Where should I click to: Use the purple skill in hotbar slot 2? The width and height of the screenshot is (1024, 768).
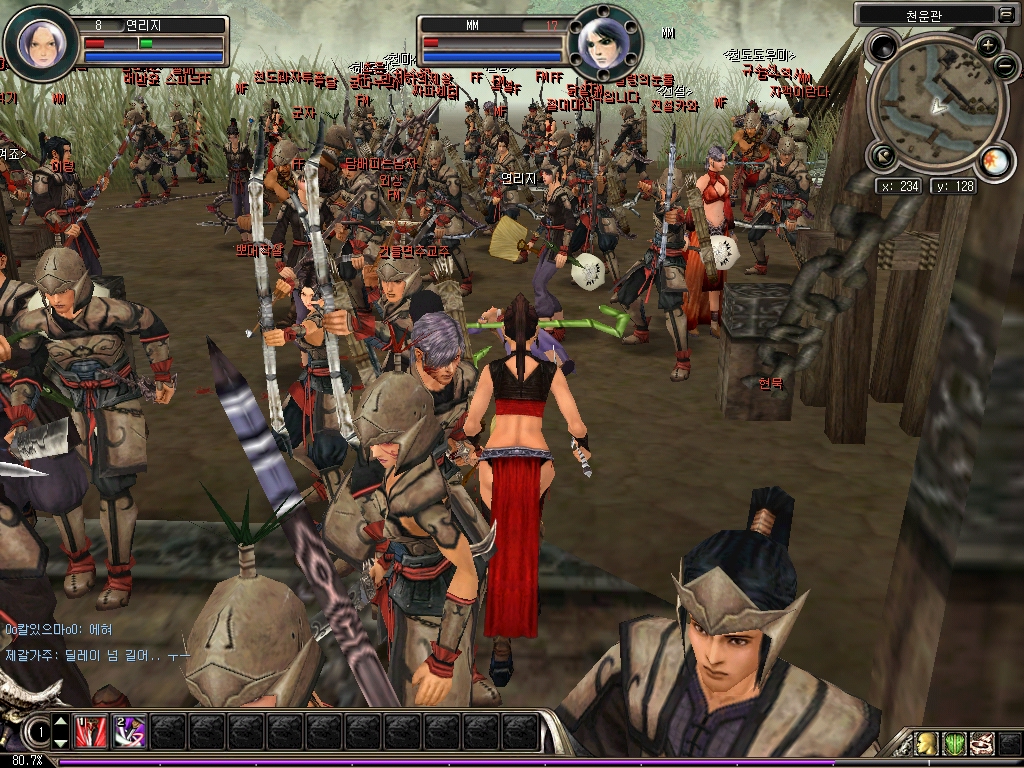(130, 731)
